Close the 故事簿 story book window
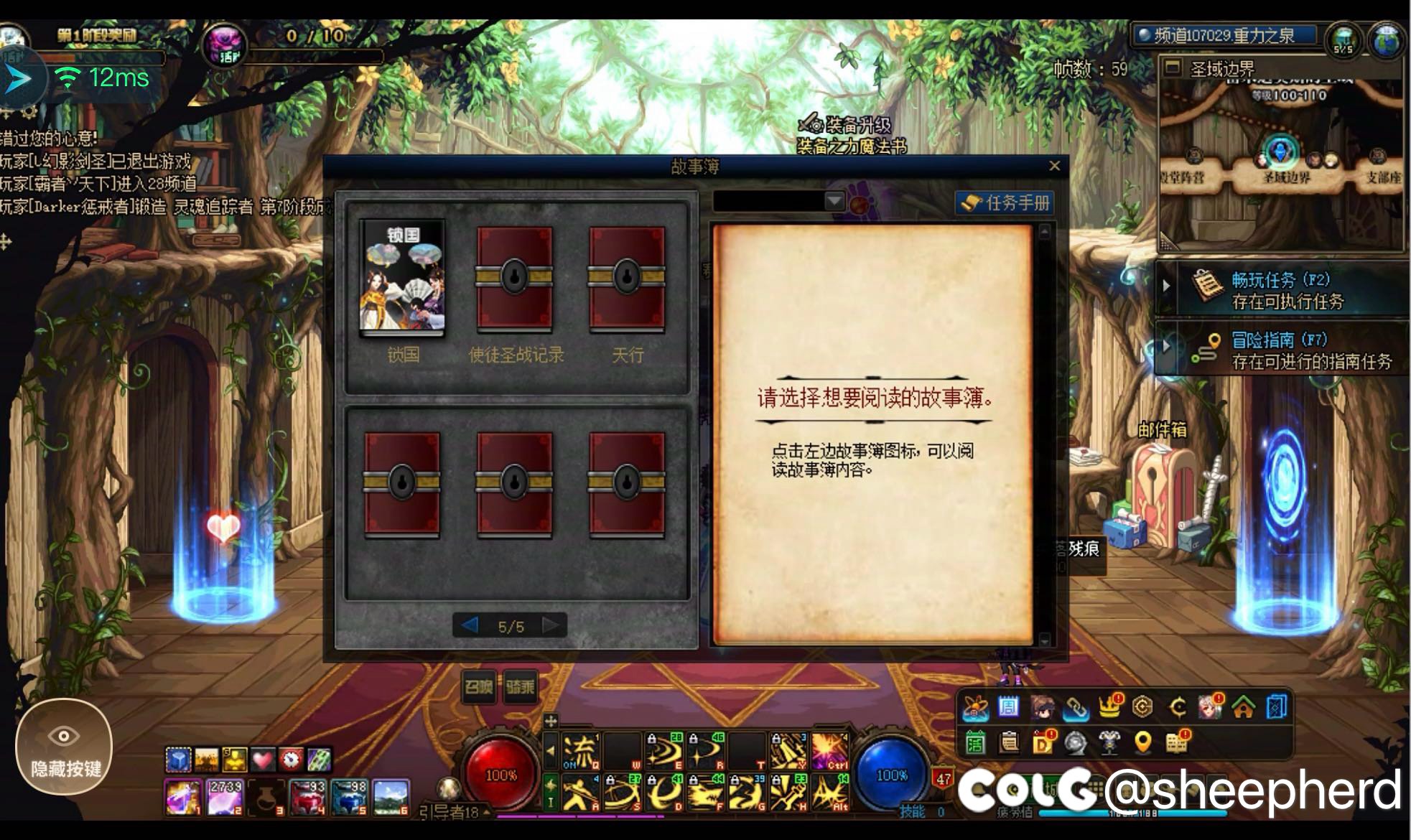1411x840 pixels. 1054,167
